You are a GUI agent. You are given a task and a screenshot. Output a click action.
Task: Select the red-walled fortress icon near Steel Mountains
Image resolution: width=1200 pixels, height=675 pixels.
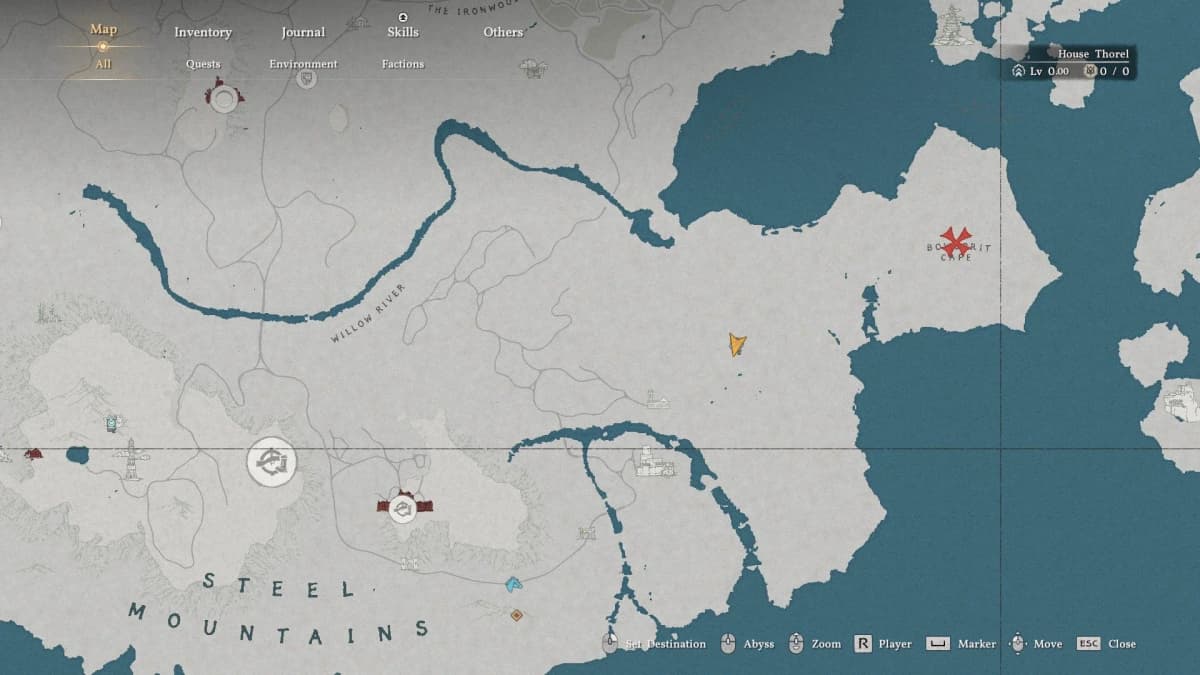tap(402, 507)
